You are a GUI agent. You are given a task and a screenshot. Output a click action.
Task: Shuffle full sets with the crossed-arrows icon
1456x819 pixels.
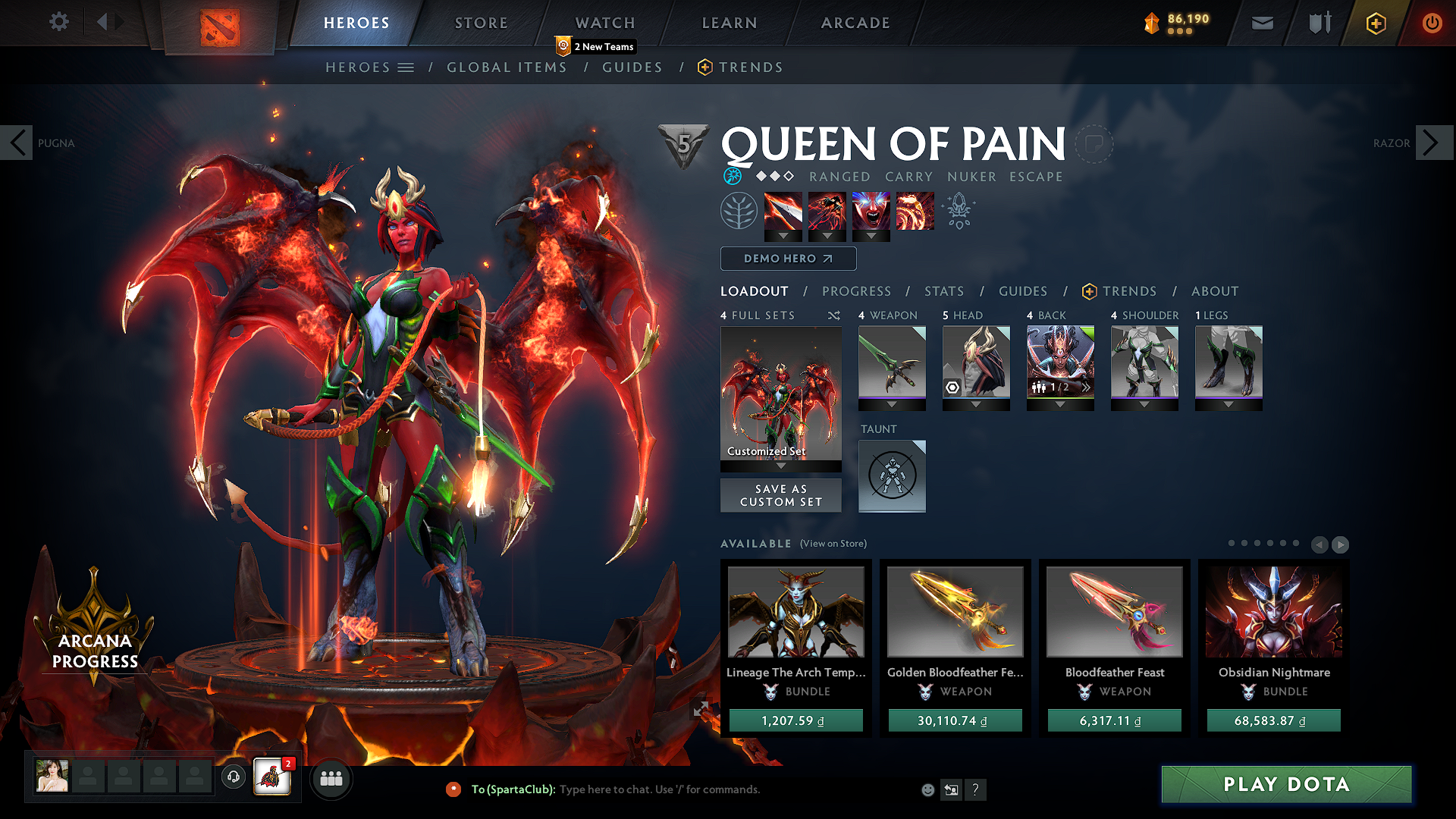click(833, 315)
